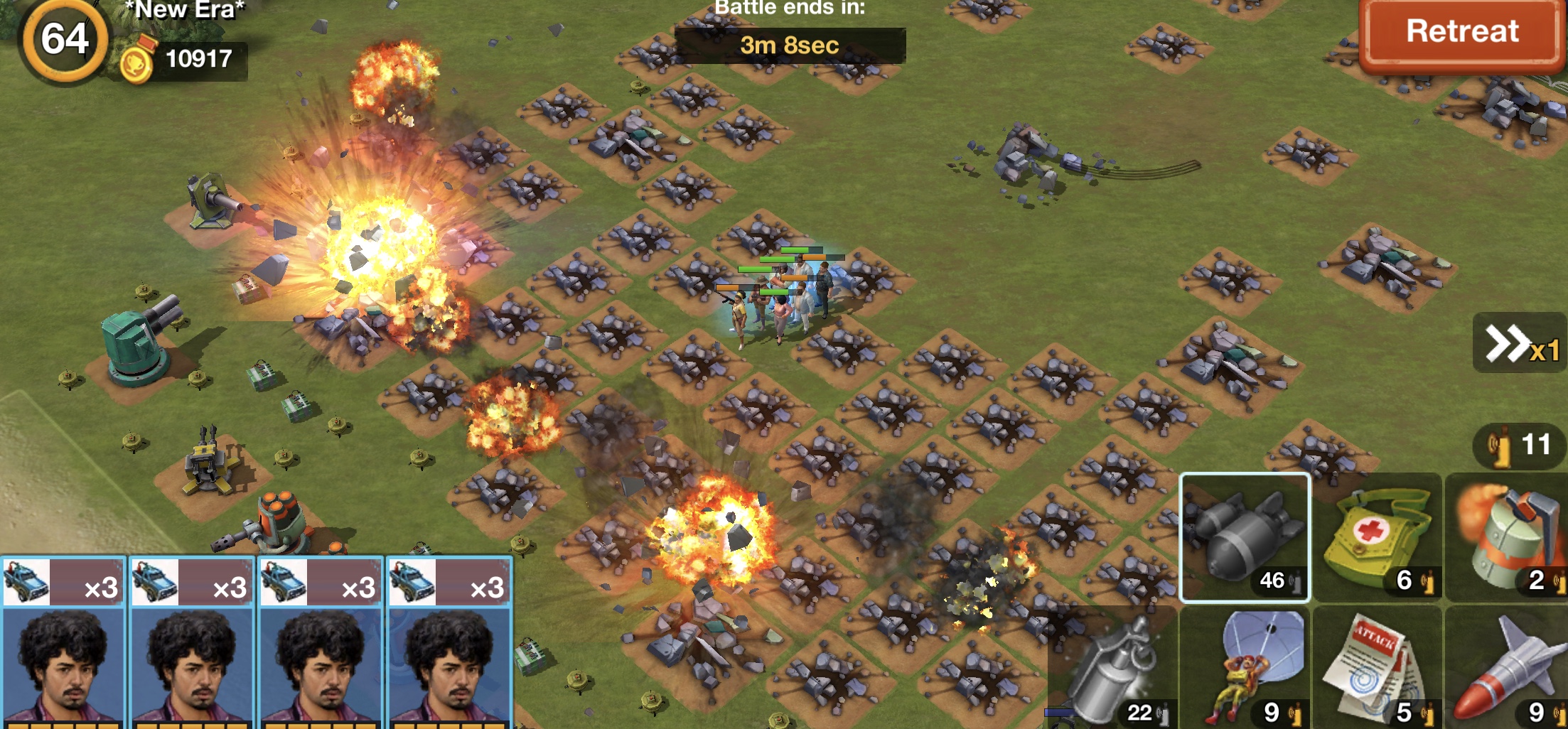1568x729 pixels.
Task: Click the Retreat button
Action: pyautogui.click(x=1461, y=33)
